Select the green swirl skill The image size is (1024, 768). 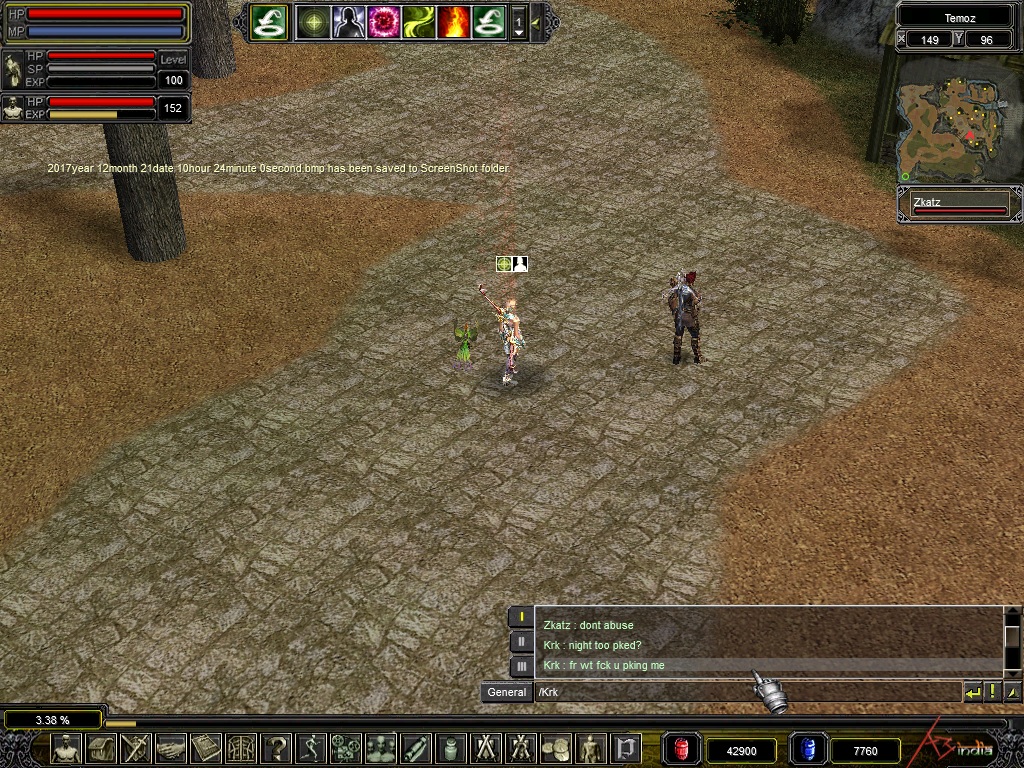pyautogui.click(x=419, y=21)
